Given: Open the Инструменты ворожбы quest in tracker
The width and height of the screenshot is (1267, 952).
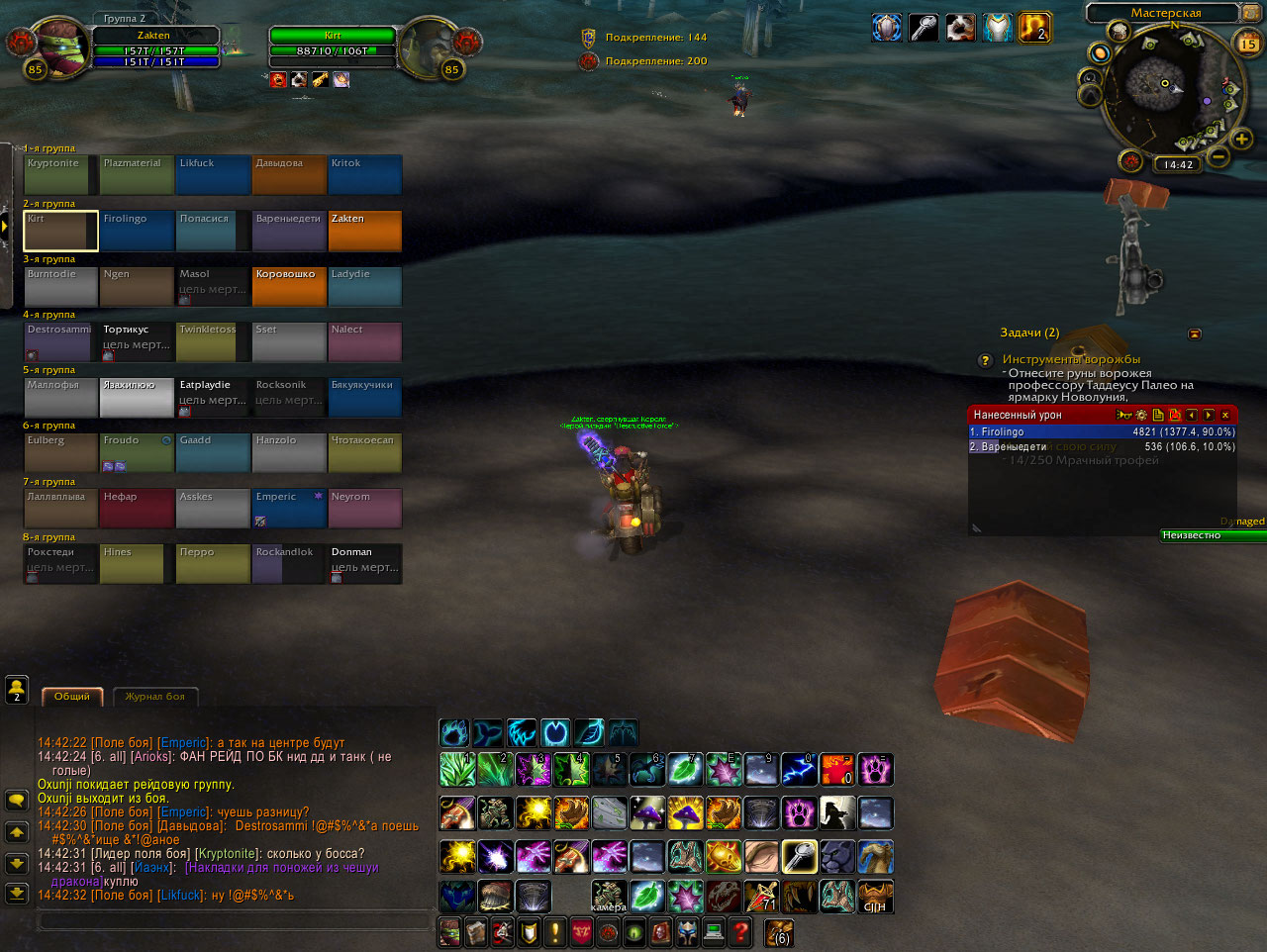Looking at the screenshot, I should [x=1070, y=359].
